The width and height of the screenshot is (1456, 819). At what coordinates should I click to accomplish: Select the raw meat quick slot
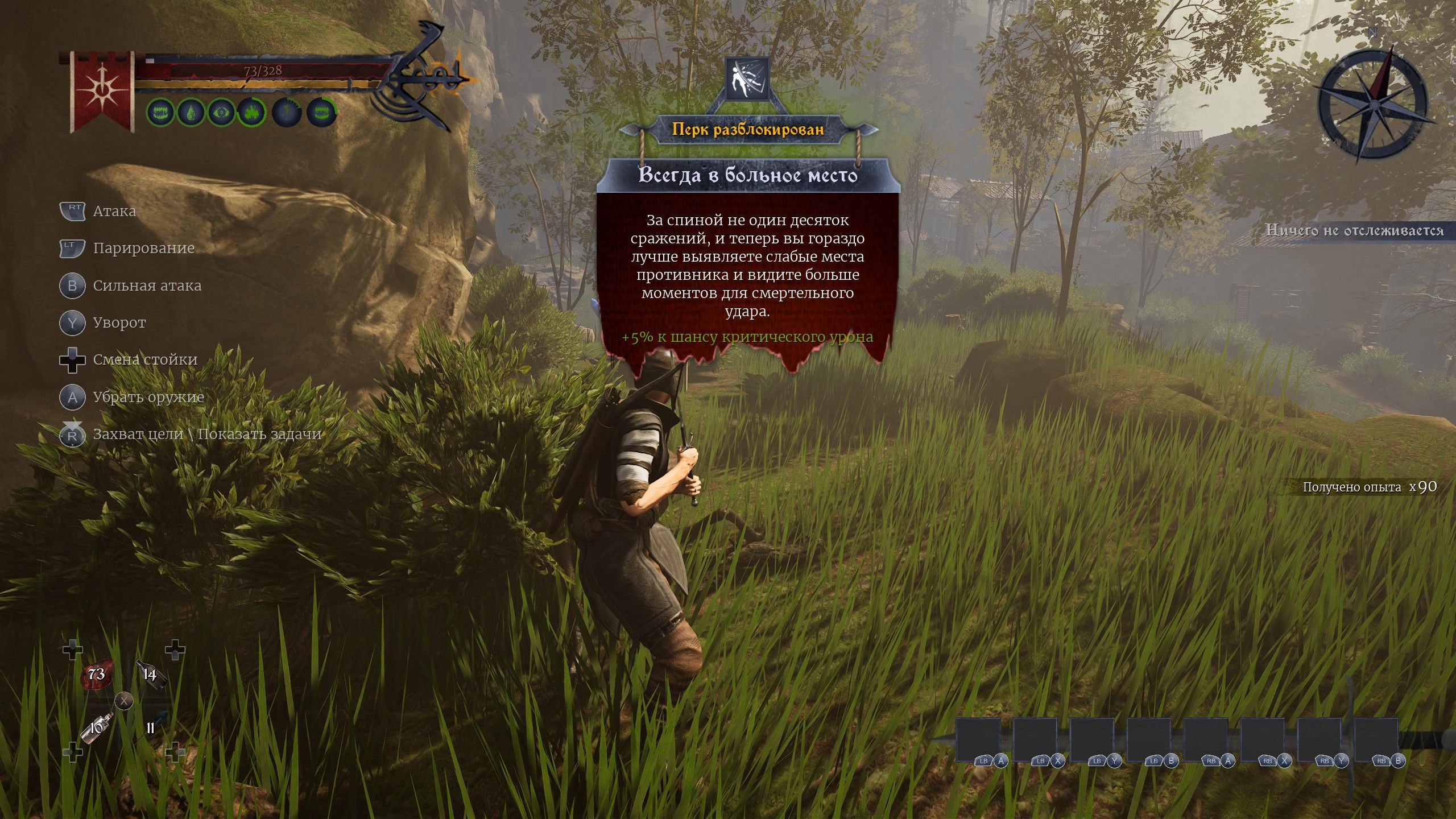click(x=97, y=676)
